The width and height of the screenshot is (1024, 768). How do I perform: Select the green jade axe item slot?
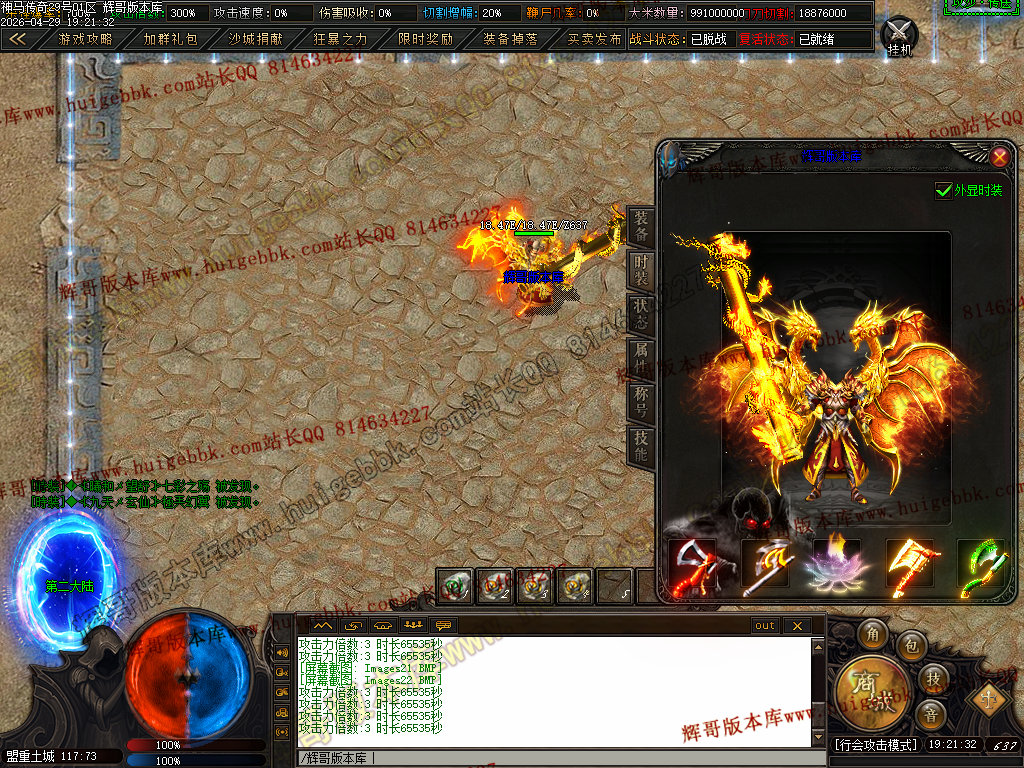[980, 563]
